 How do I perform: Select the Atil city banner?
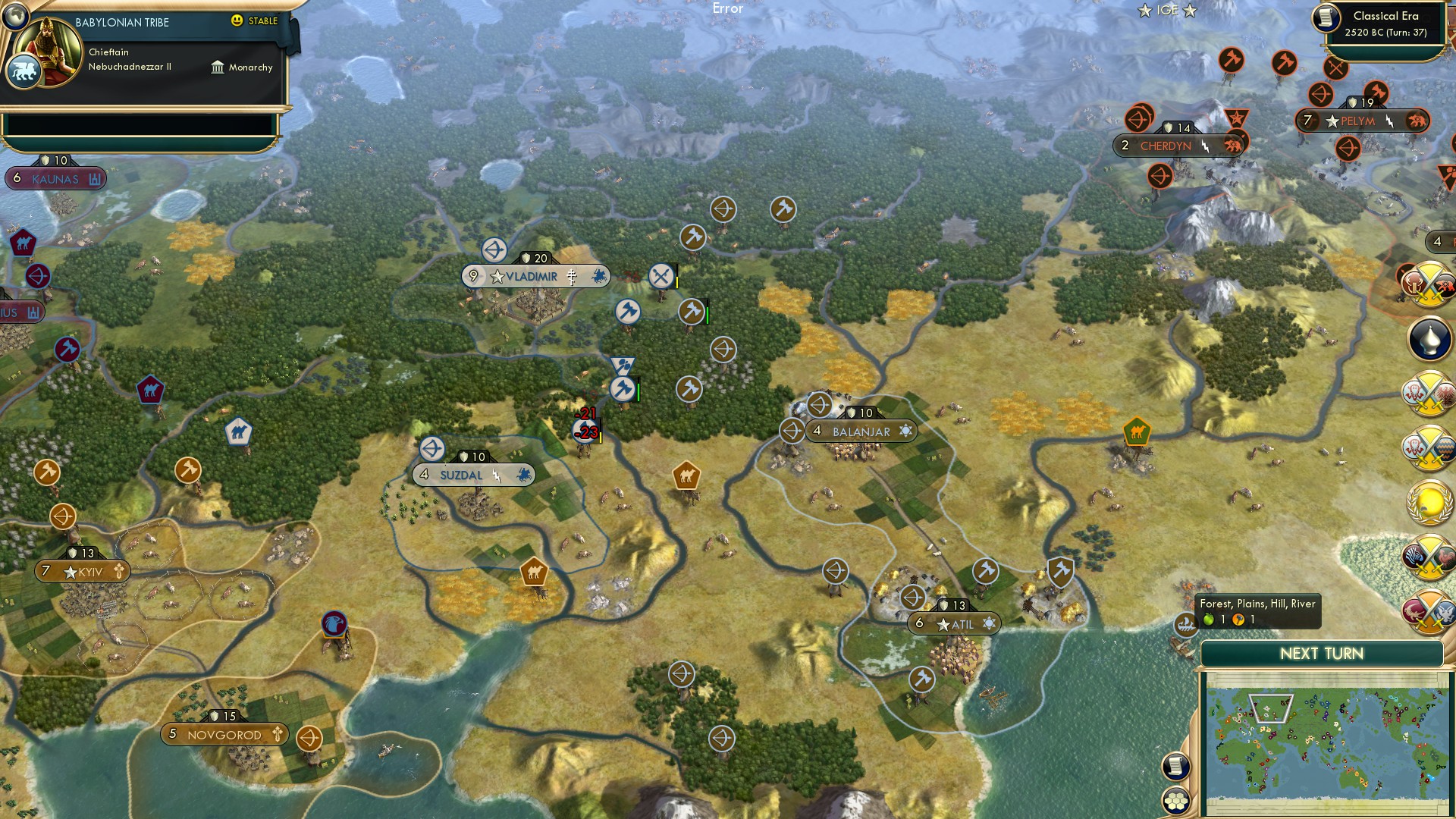(953, 623)
